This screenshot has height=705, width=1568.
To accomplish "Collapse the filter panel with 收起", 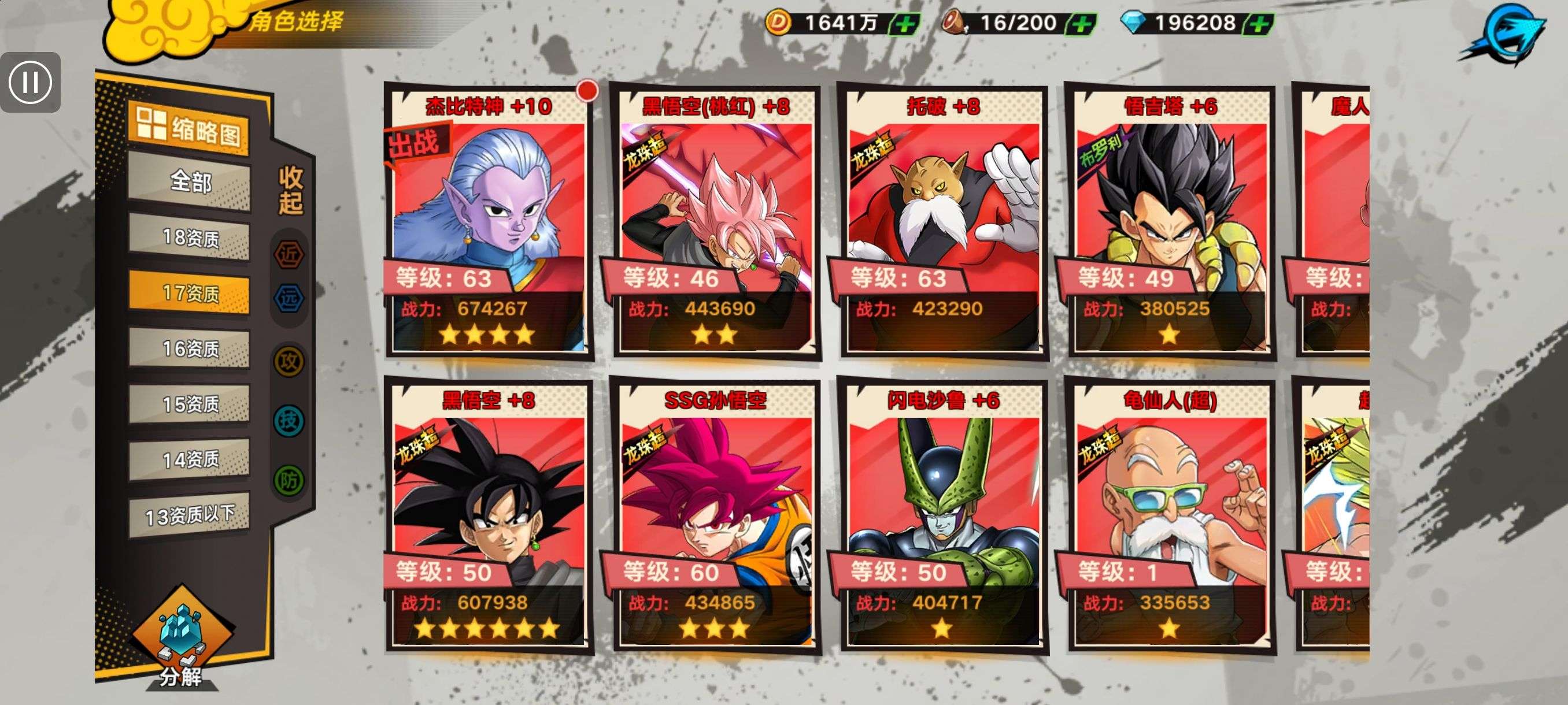I will (290, 190).
